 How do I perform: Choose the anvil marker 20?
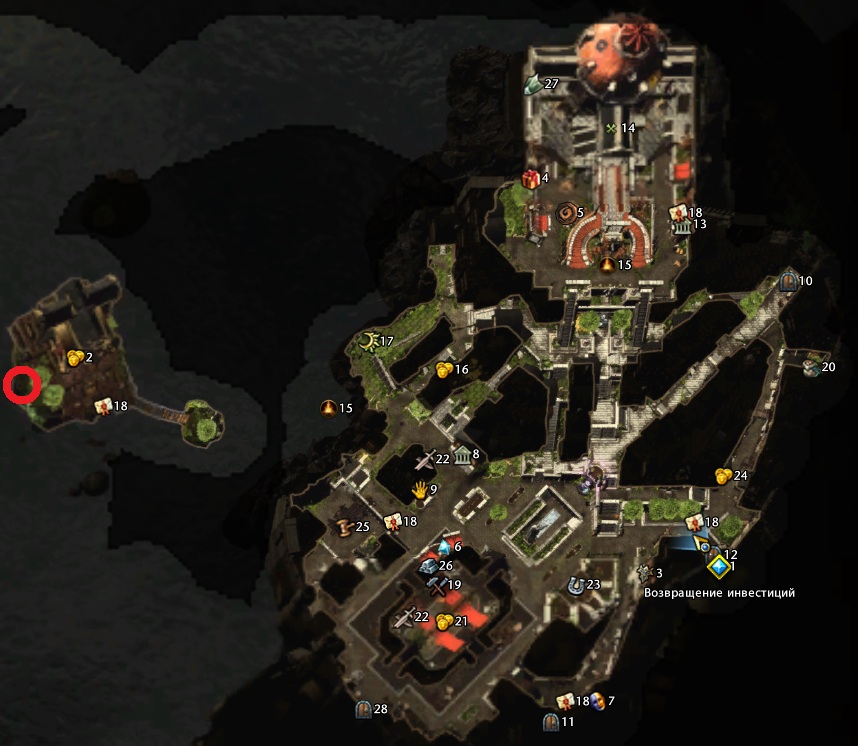[x=810, y=367]
